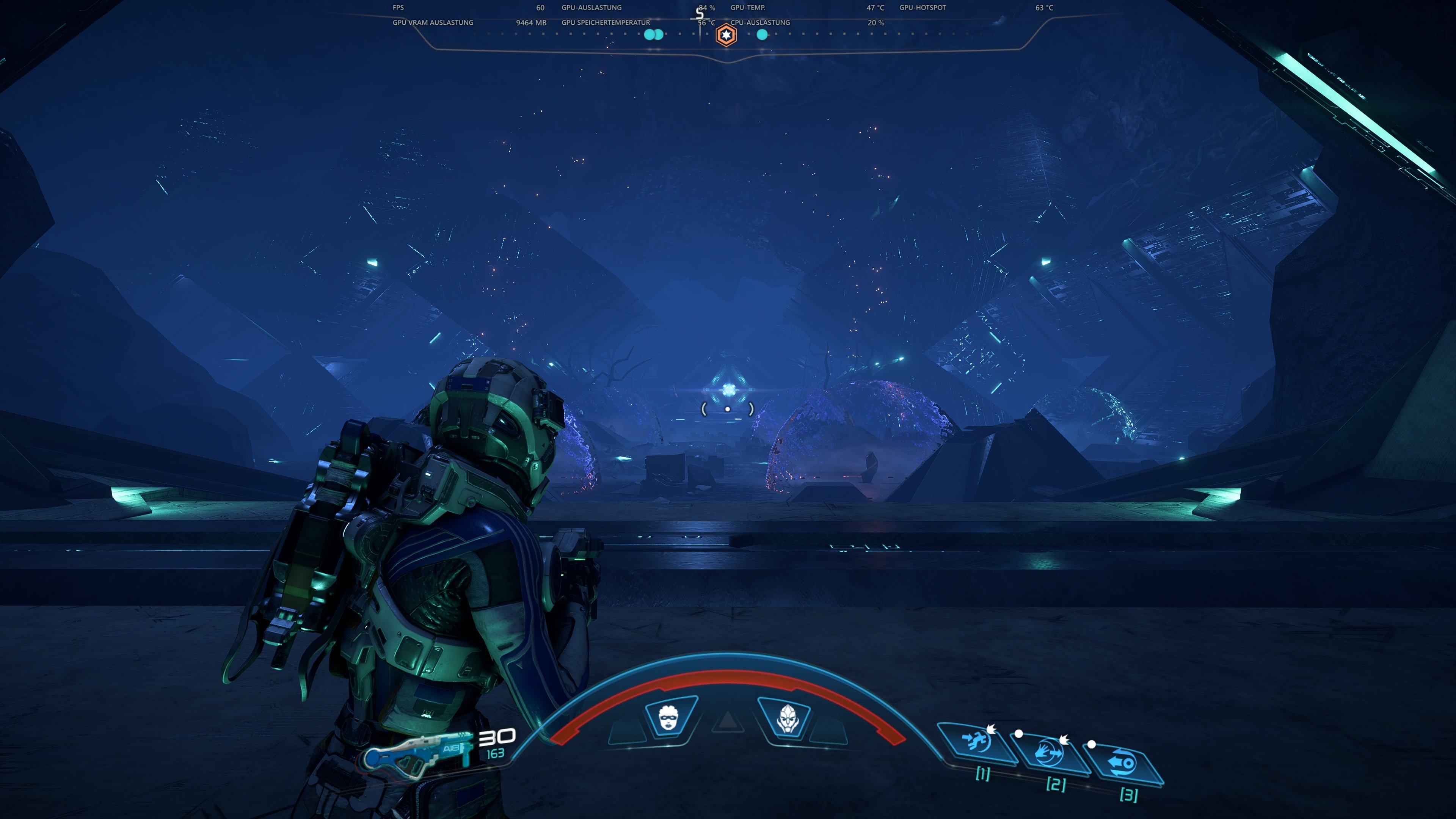Toggle the teal status dot near CPU-Auslastung
Image resolution: width=1456 pixels, height=819 pixels.
(x=763, y=35)
